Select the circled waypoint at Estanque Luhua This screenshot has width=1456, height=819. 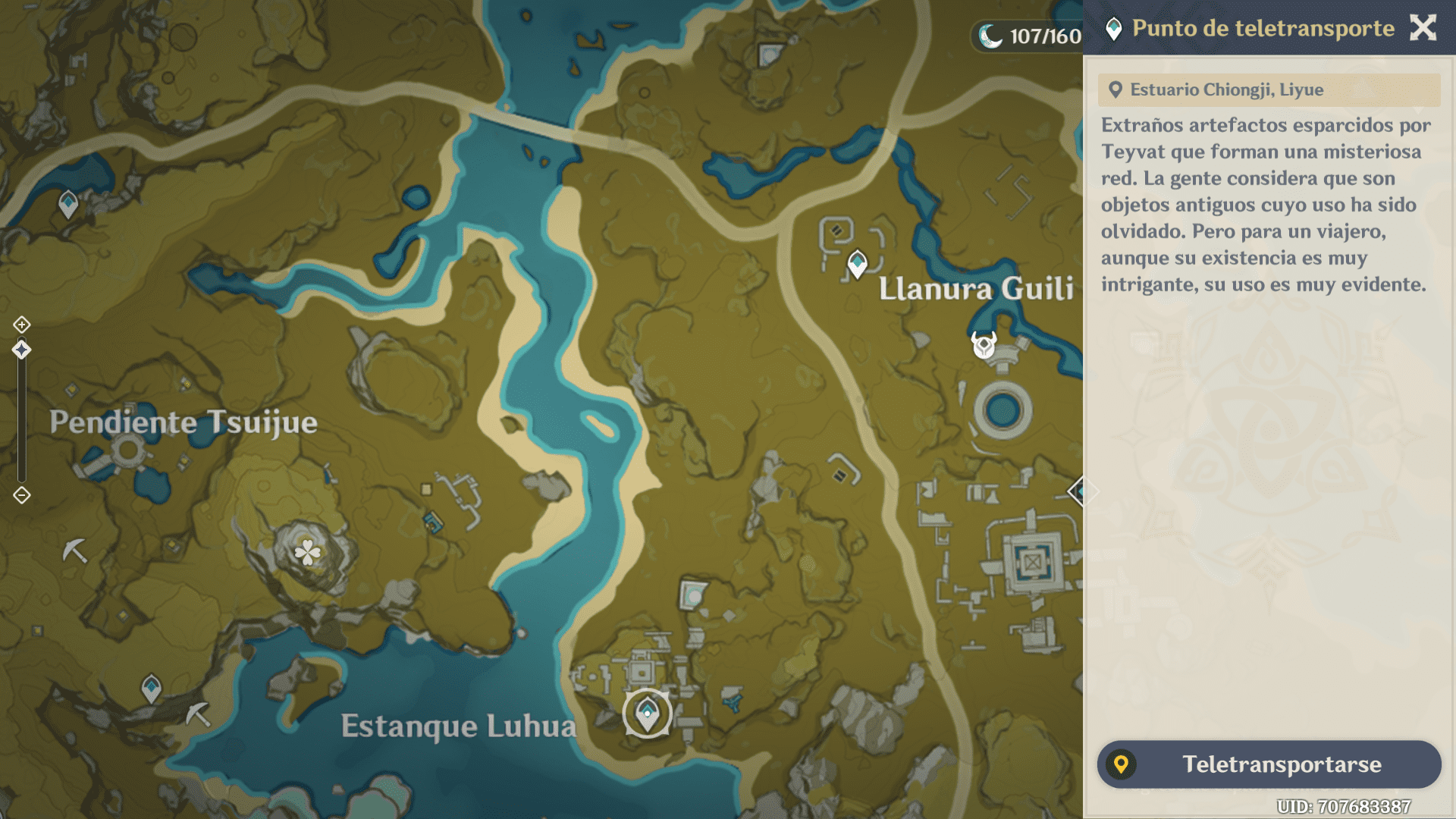(647, 713)
